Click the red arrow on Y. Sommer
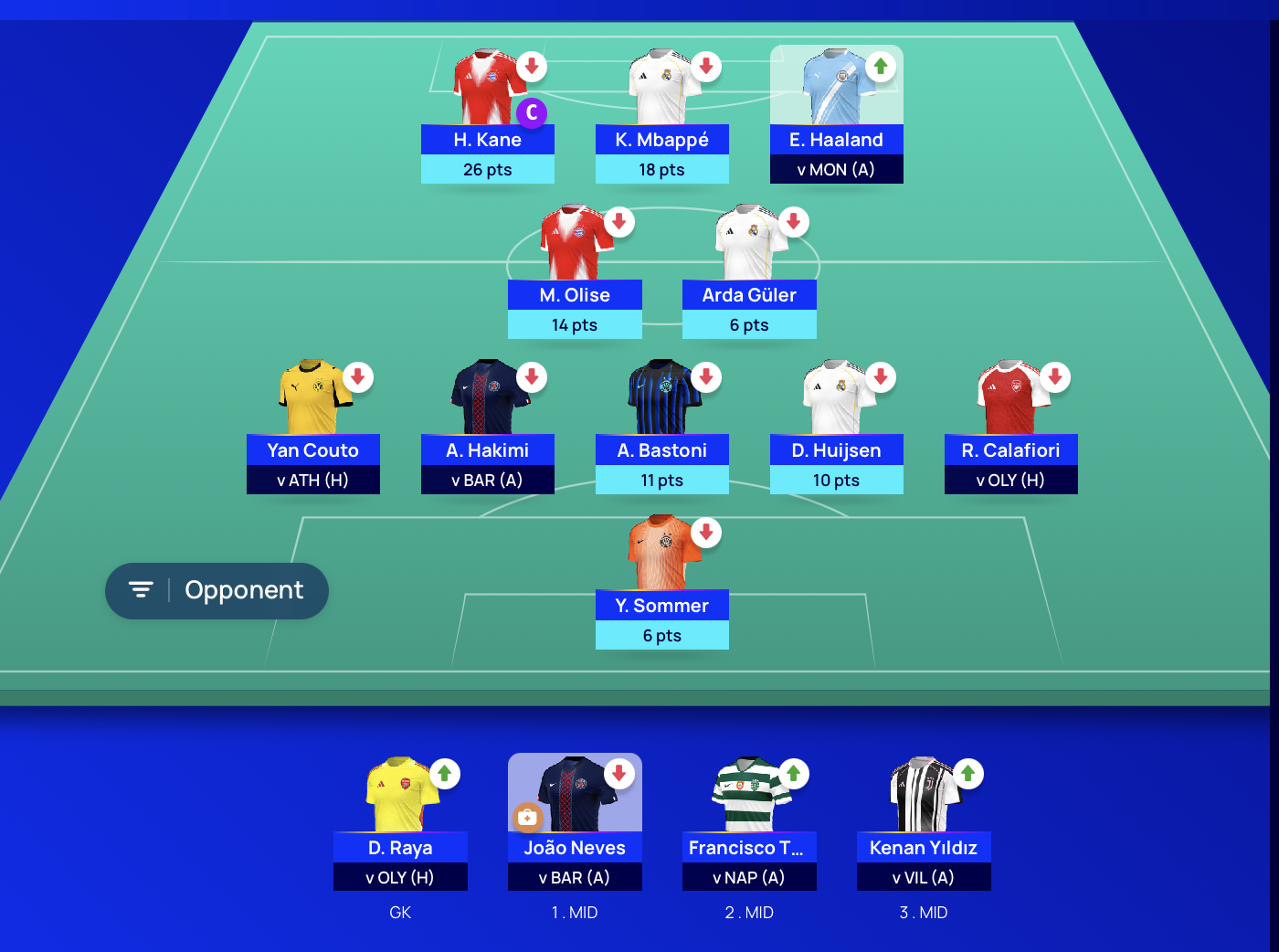This screenshot has width=1279, height=952. point(706,533)
